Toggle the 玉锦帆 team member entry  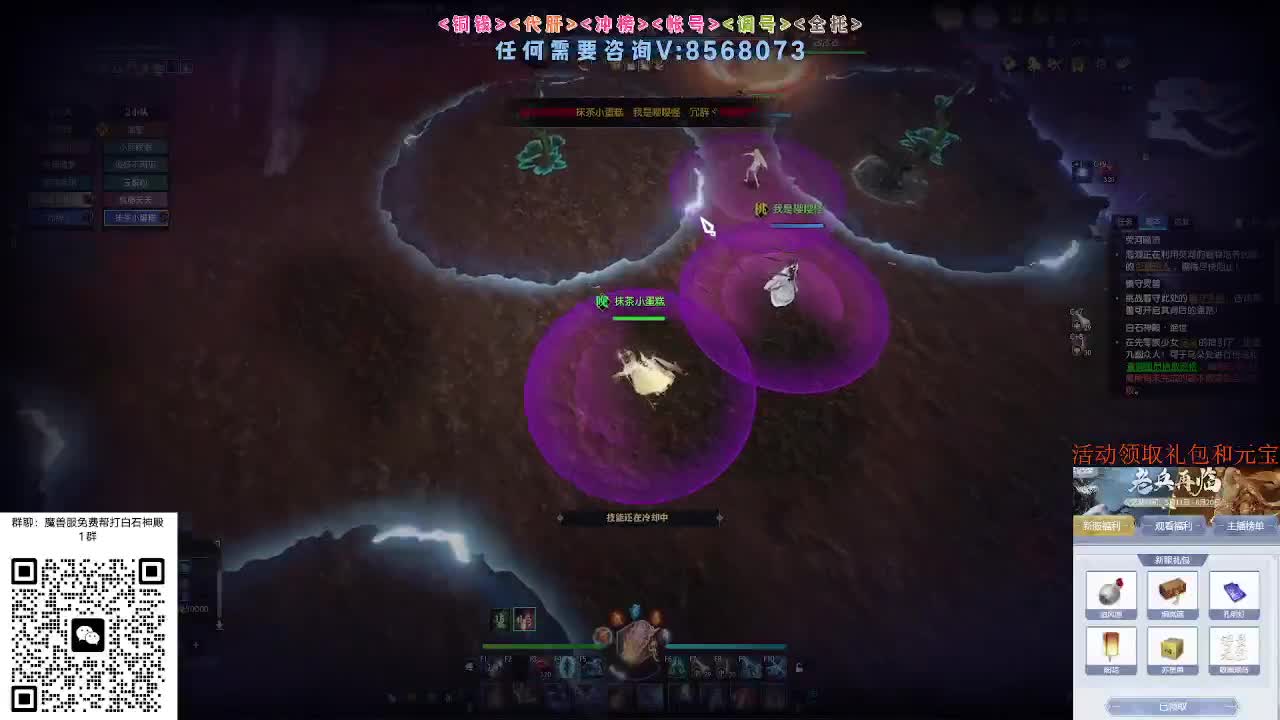135,183
